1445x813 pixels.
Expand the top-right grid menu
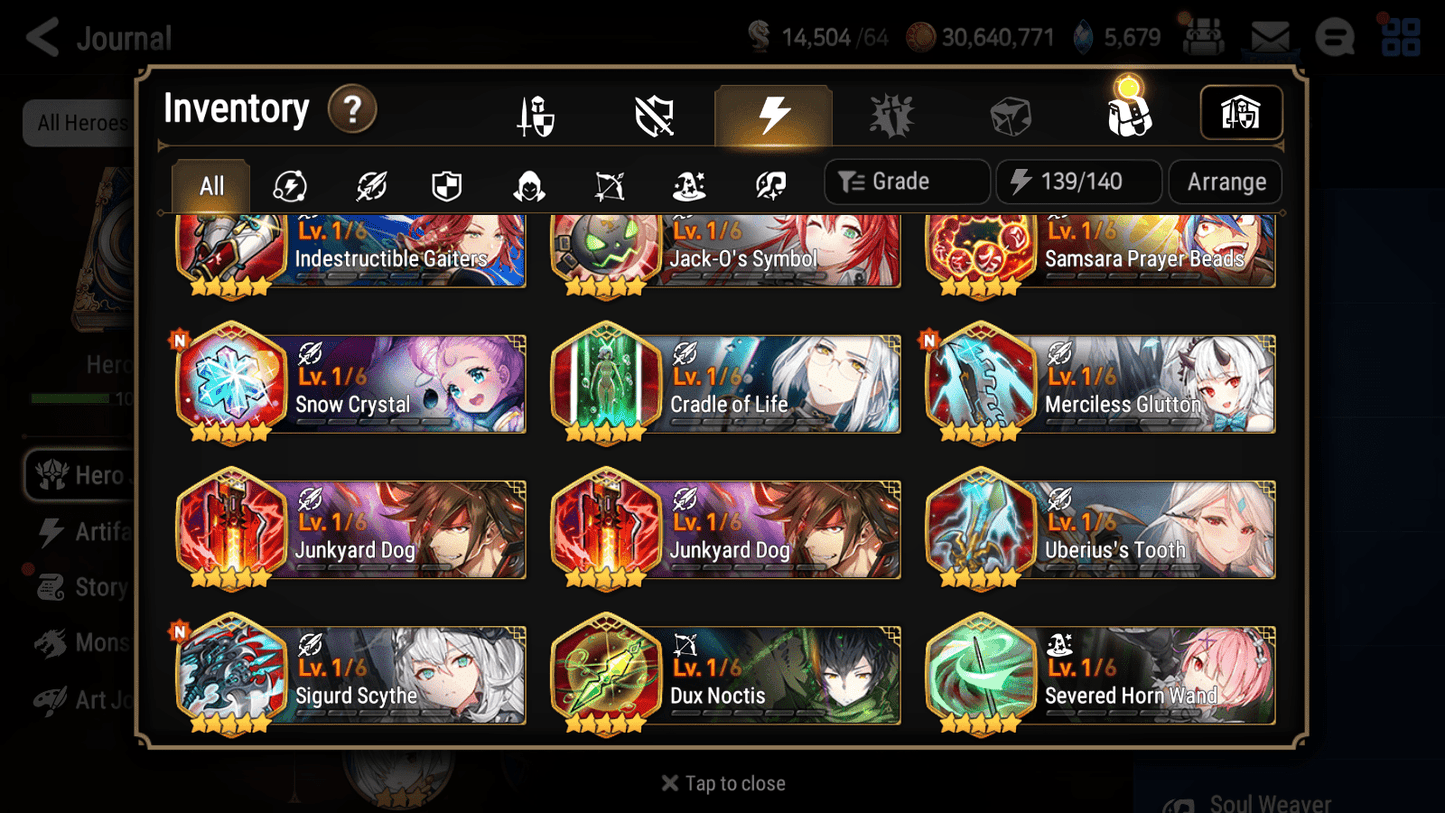(1401, 37)
